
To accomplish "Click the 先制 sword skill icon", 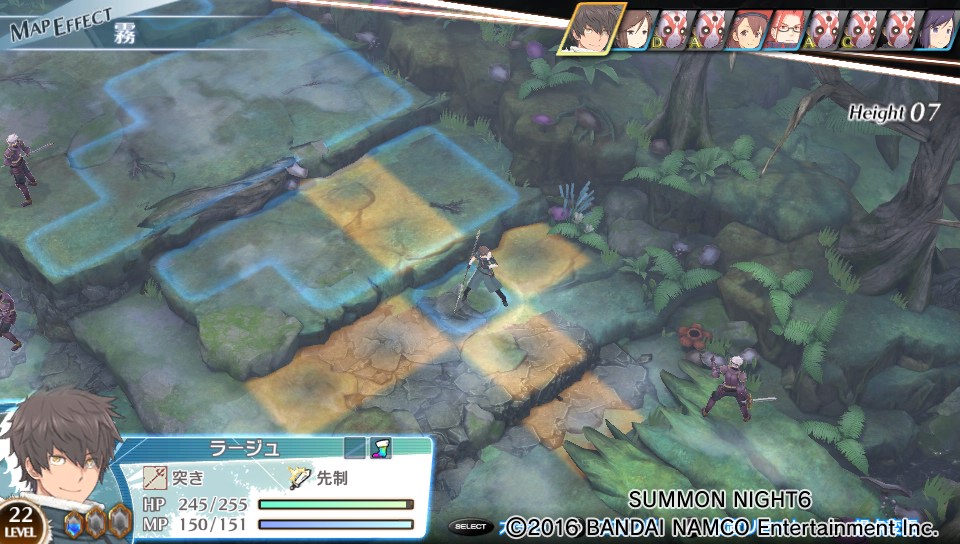I will (301, 477).
